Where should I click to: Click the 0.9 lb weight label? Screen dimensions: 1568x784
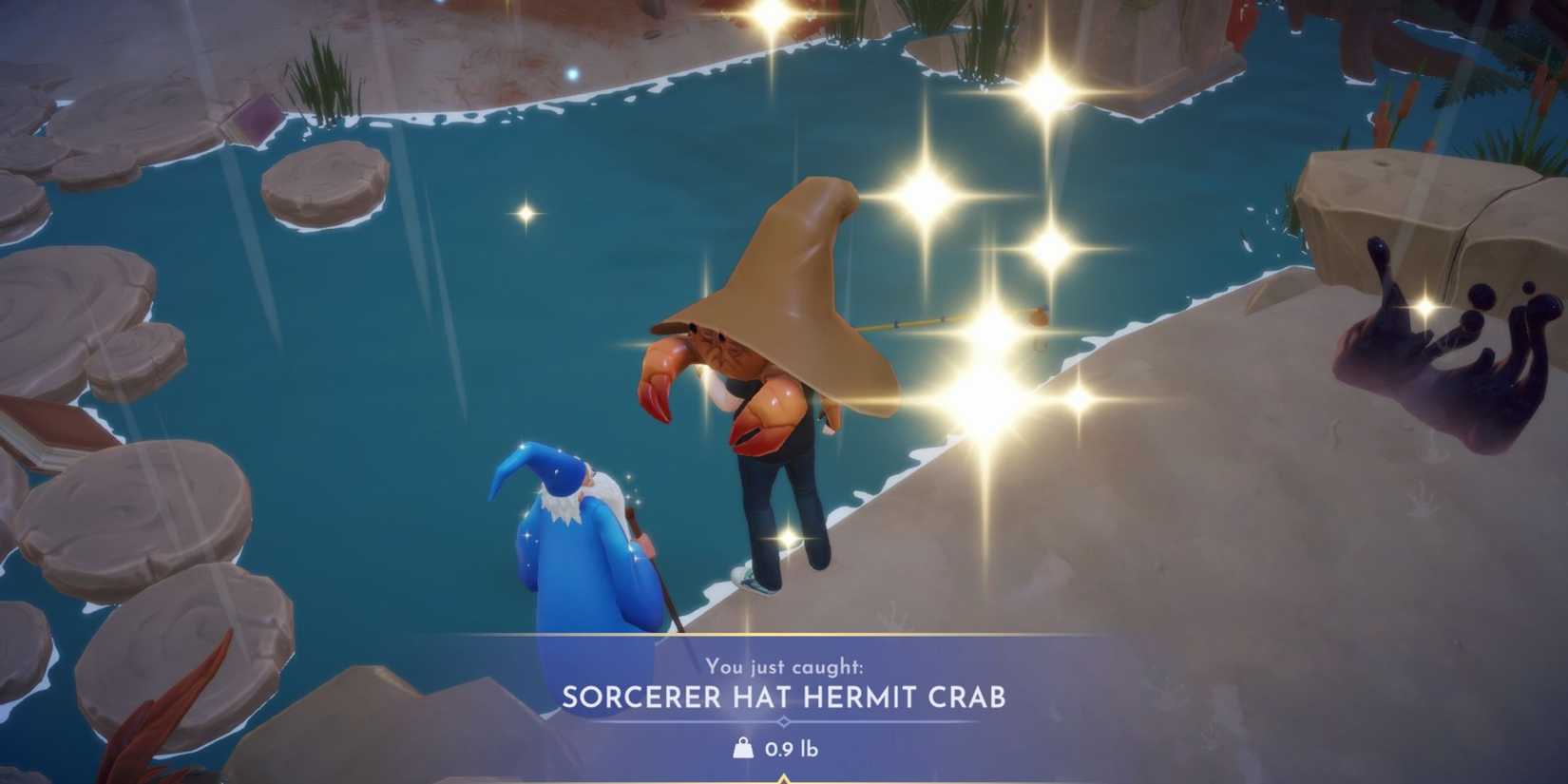[793, 747]
